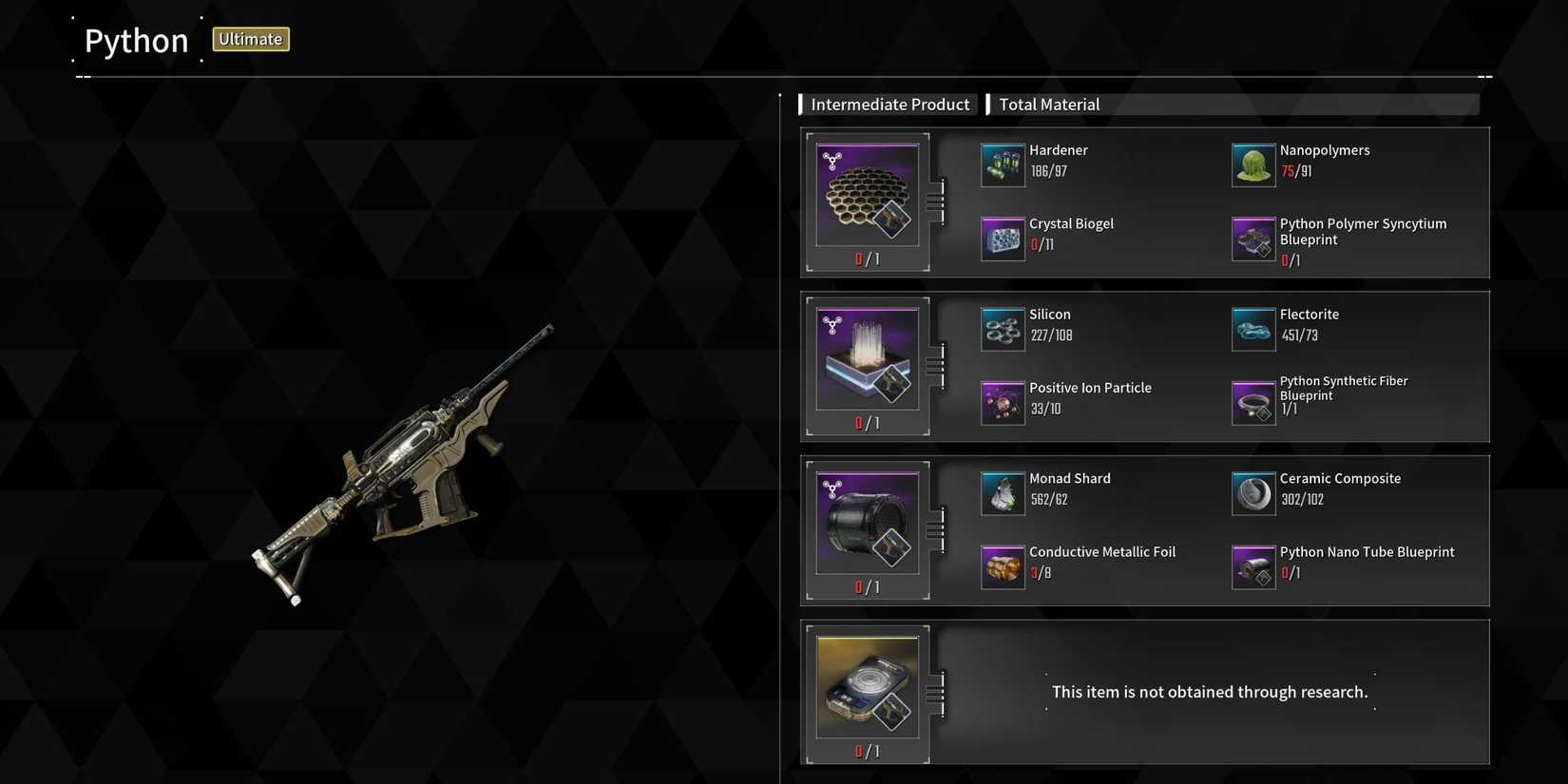Screen dimensions: 1568x784
Task: Click the Nano Tube intermediate product thumbnail
Action: (866, 523)
